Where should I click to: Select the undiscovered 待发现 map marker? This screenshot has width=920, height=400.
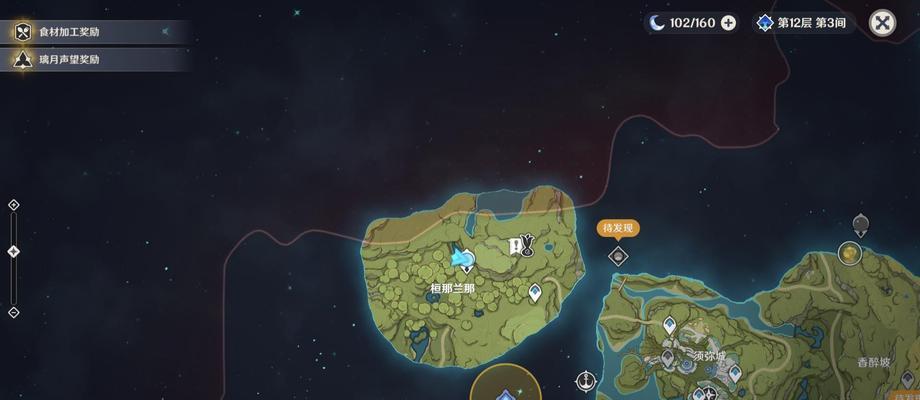click(618, 255)
